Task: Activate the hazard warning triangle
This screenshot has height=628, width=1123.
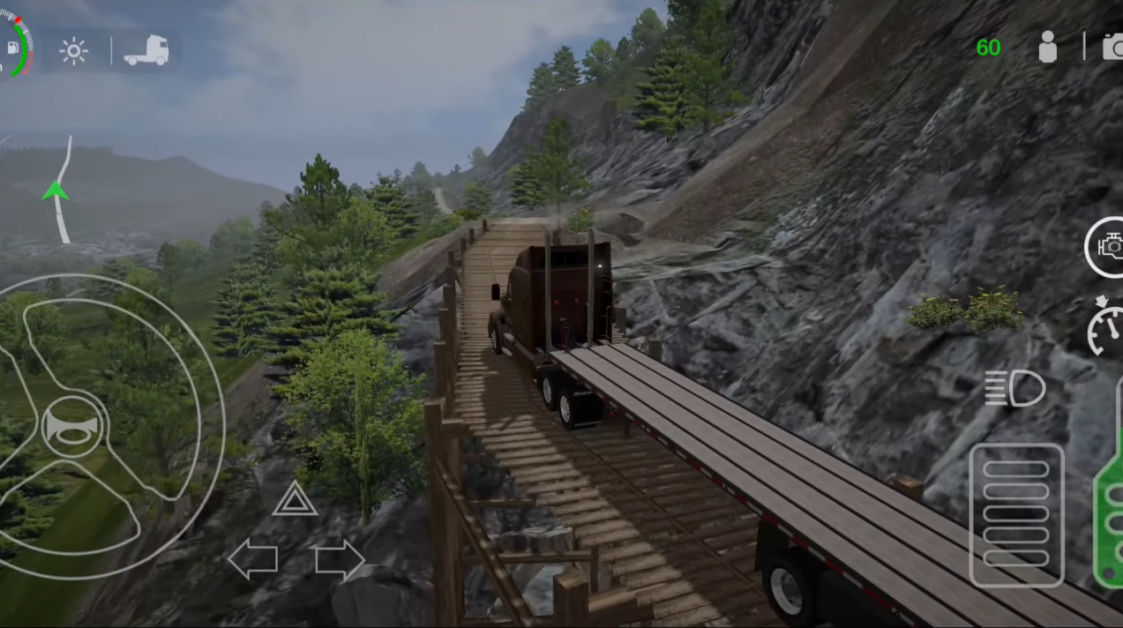Action: [x=295, y=499]
